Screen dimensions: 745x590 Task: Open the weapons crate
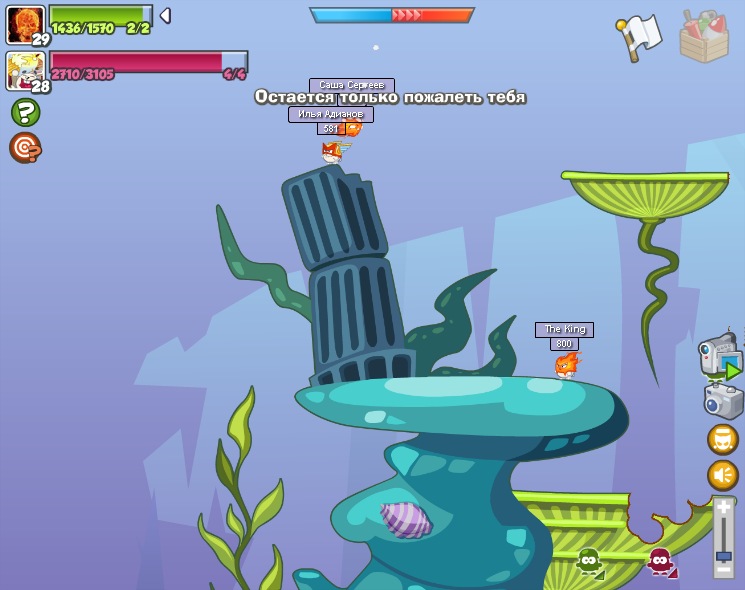[x=703, y=36]
